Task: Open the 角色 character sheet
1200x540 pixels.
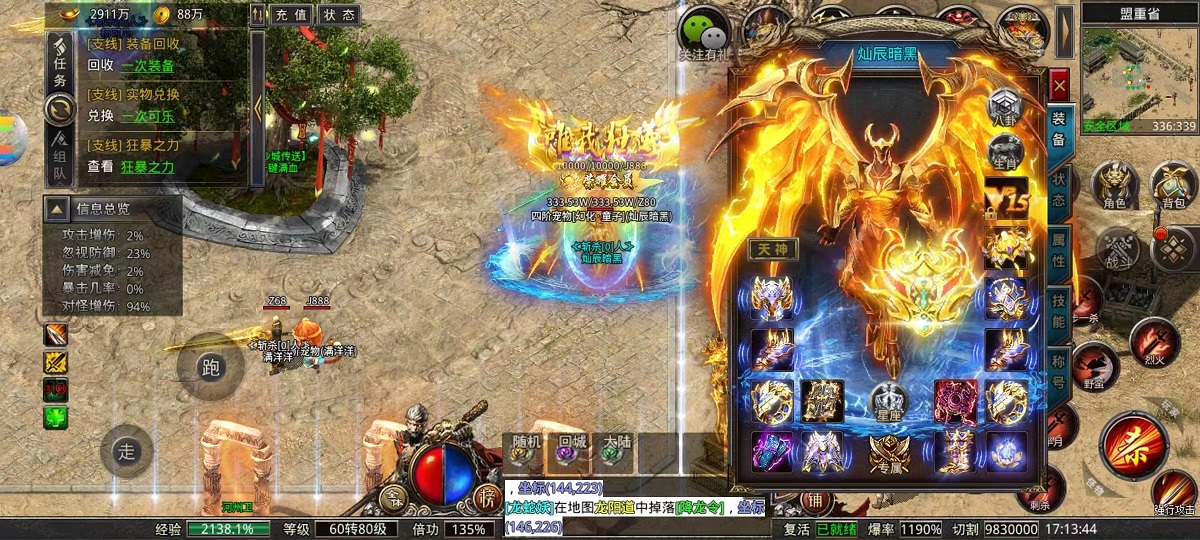Action: [1114, 187]
